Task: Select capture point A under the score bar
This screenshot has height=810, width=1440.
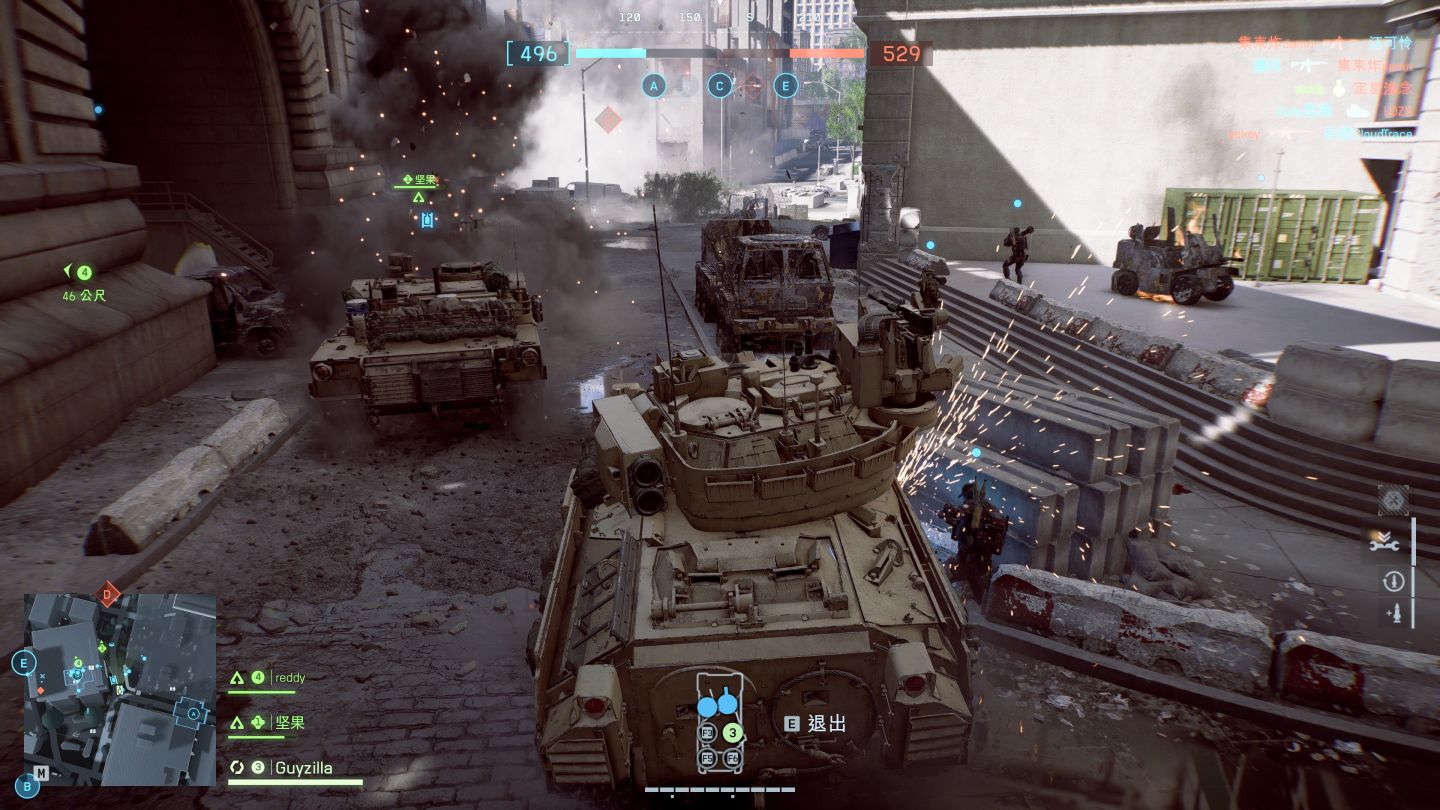Action: pyautogui.click(x=654, y=86)
